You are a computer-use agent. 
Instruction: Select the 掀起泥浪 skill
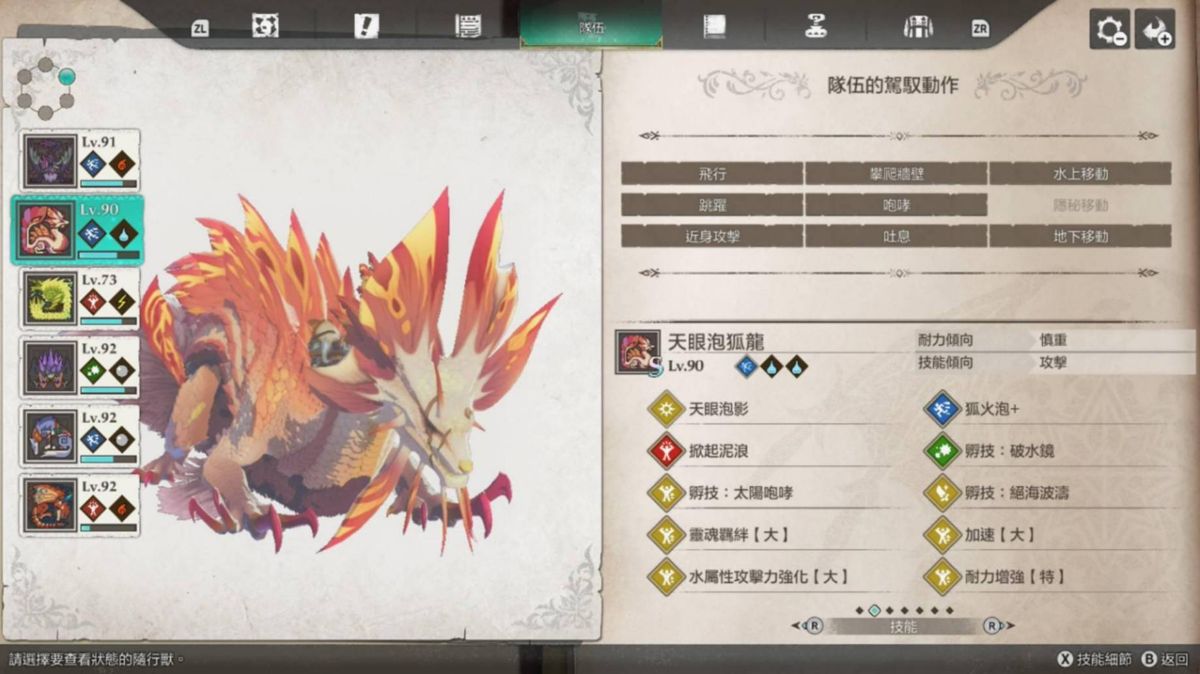718,451
